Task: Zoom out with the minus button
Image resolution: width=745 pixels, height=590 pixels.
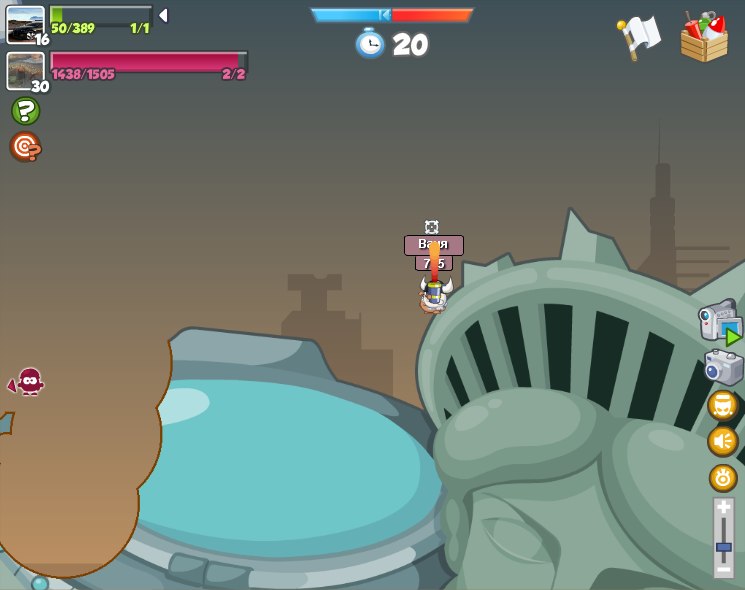Action: point(723,569)
